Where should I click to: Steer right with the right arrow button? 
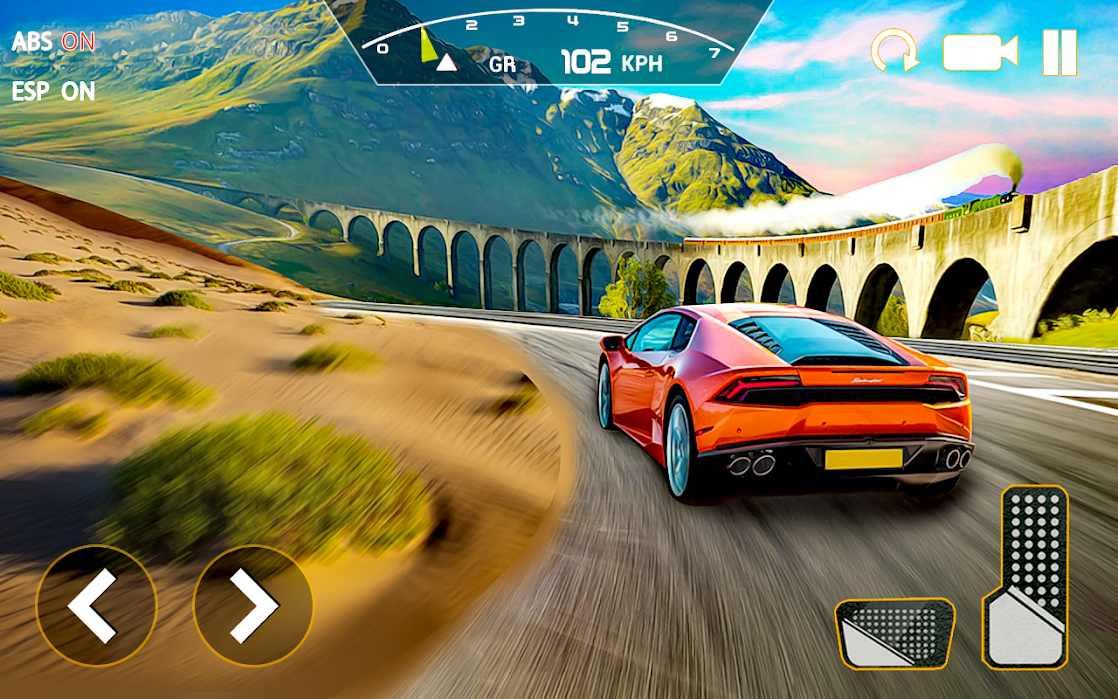[252, 606]
